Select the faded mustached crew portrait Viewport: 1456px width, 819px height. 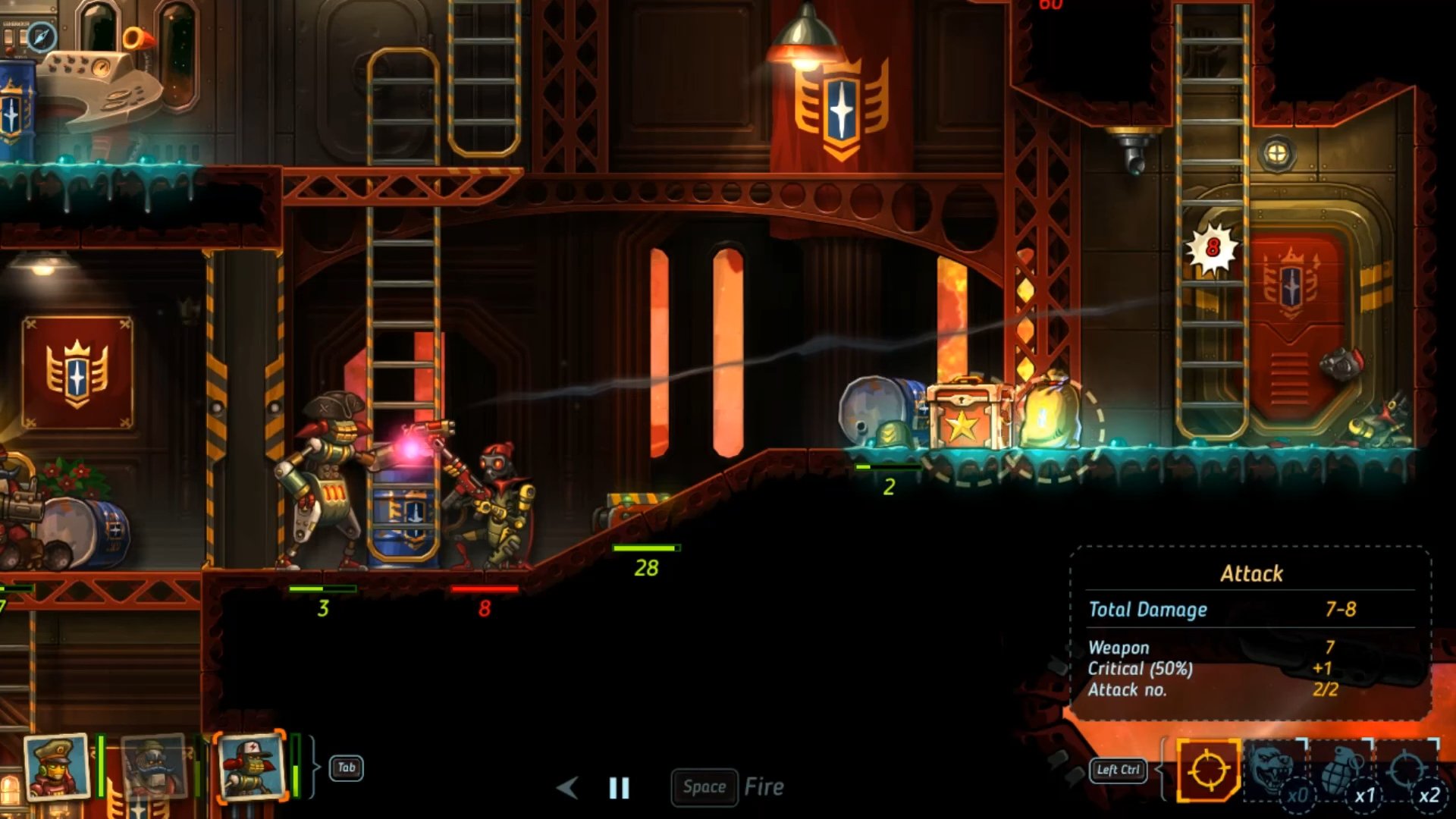tap(154, 767)
